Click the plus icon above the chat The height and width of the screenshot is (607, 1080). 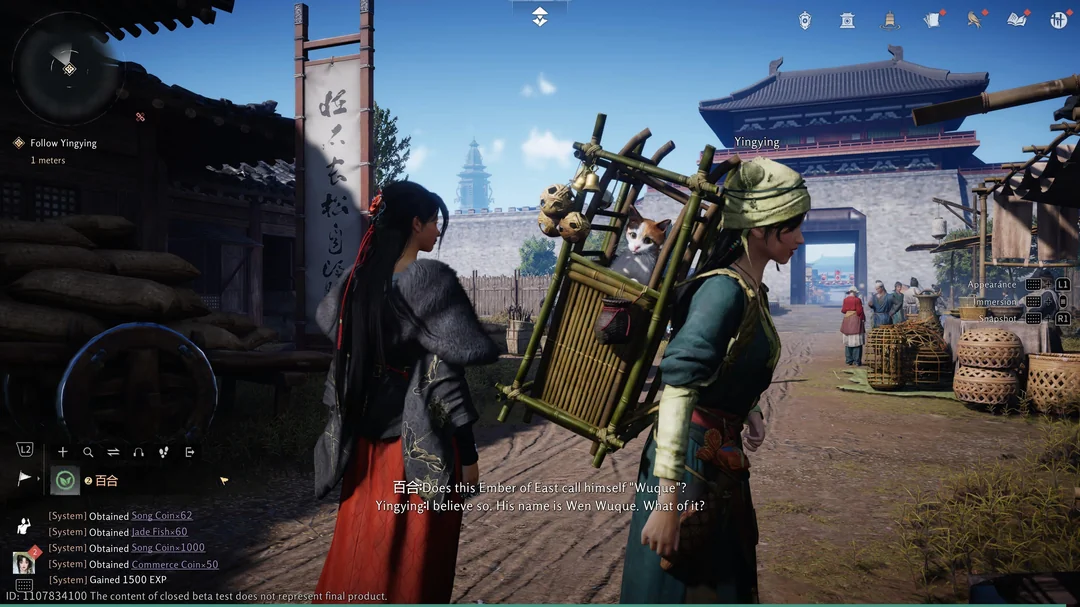coord(63,452)
